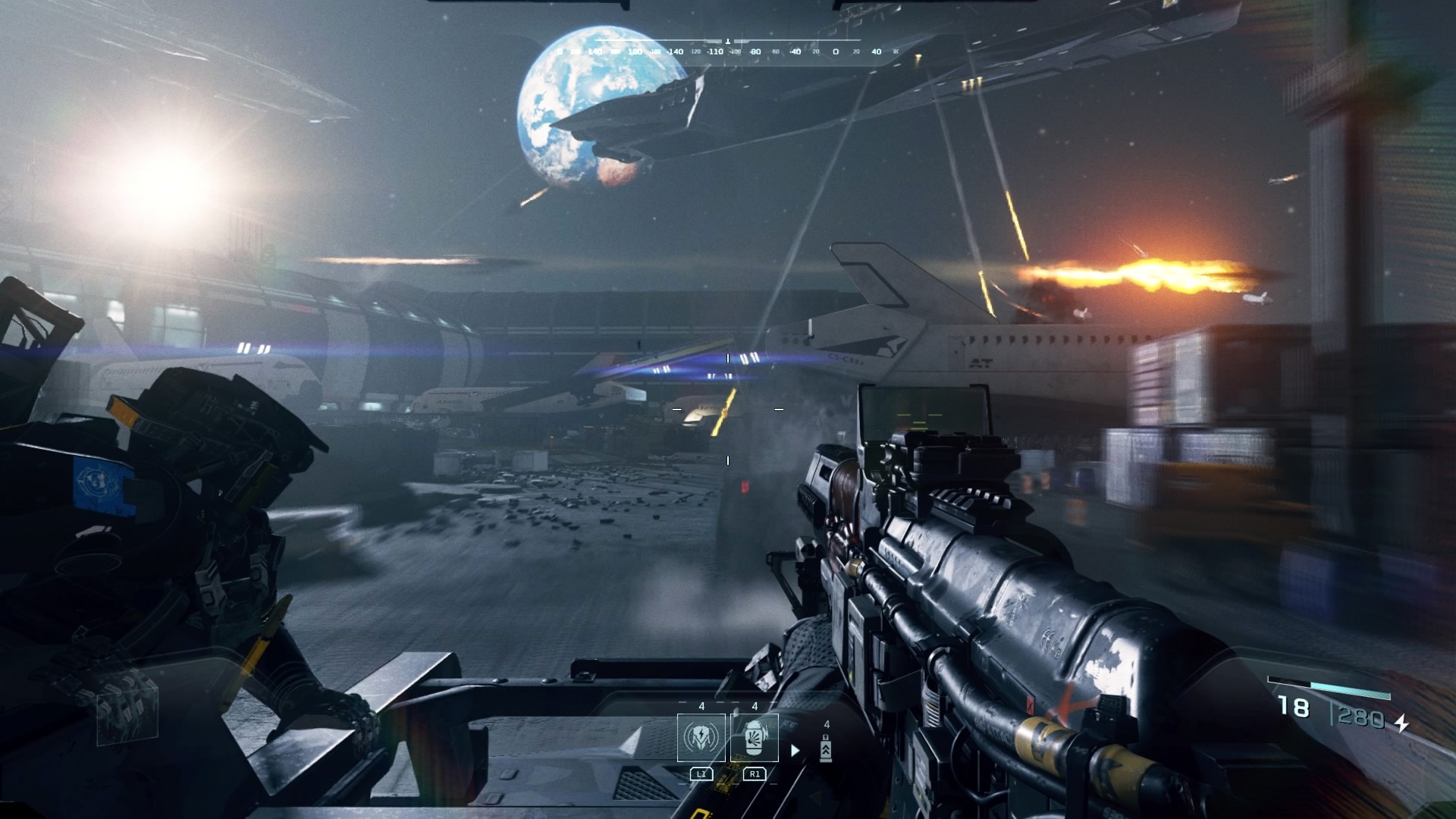
Task: Toggle the double-chevron on the boost meter
Action: 827,752
